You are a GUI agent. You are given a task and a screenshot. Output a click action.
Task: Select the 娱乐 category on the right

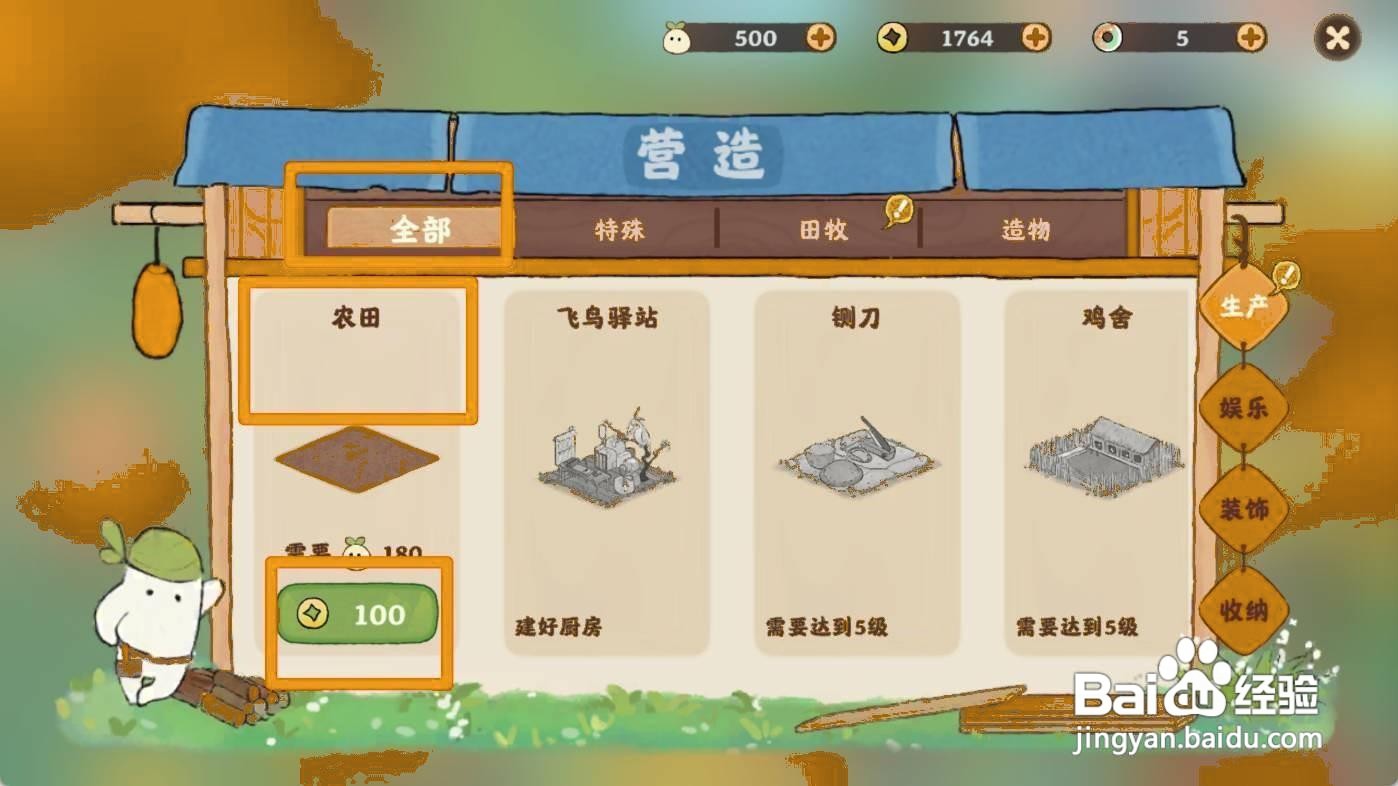pos(1244,408)
